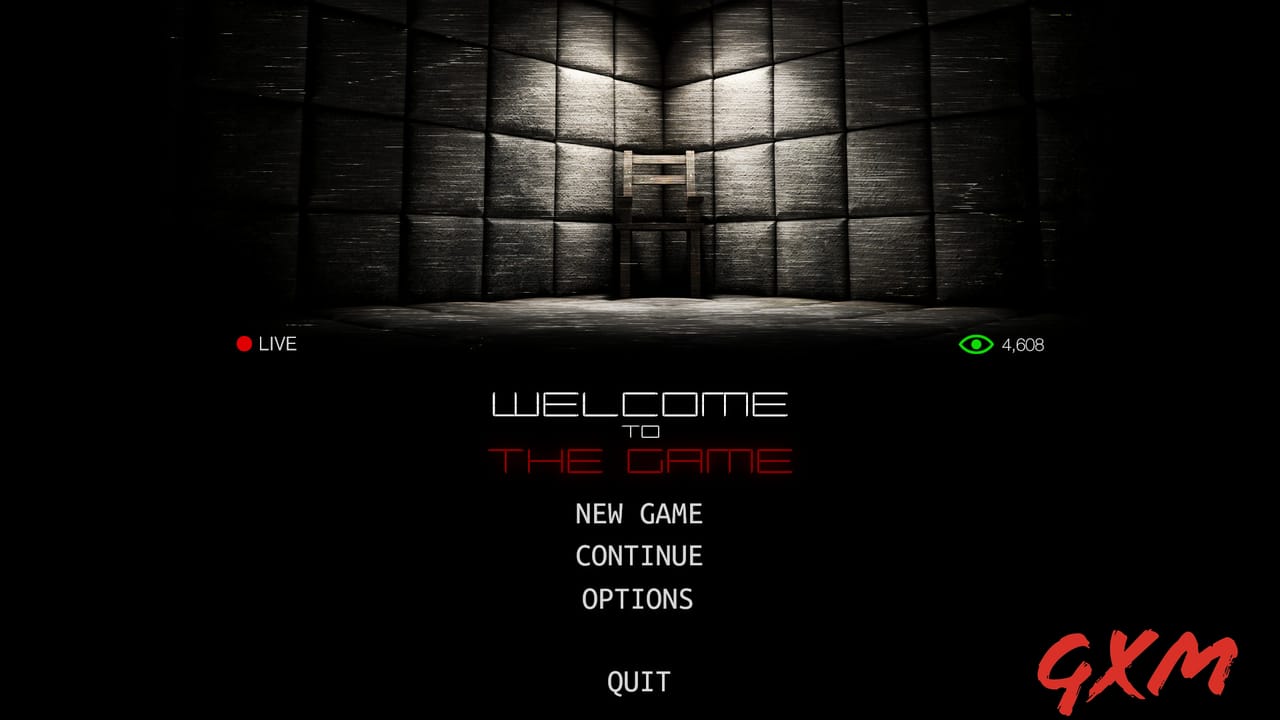The width and height of the screenshot is (1280, 720).
Task: Open the game settings screen
Action: pos(637,599)
